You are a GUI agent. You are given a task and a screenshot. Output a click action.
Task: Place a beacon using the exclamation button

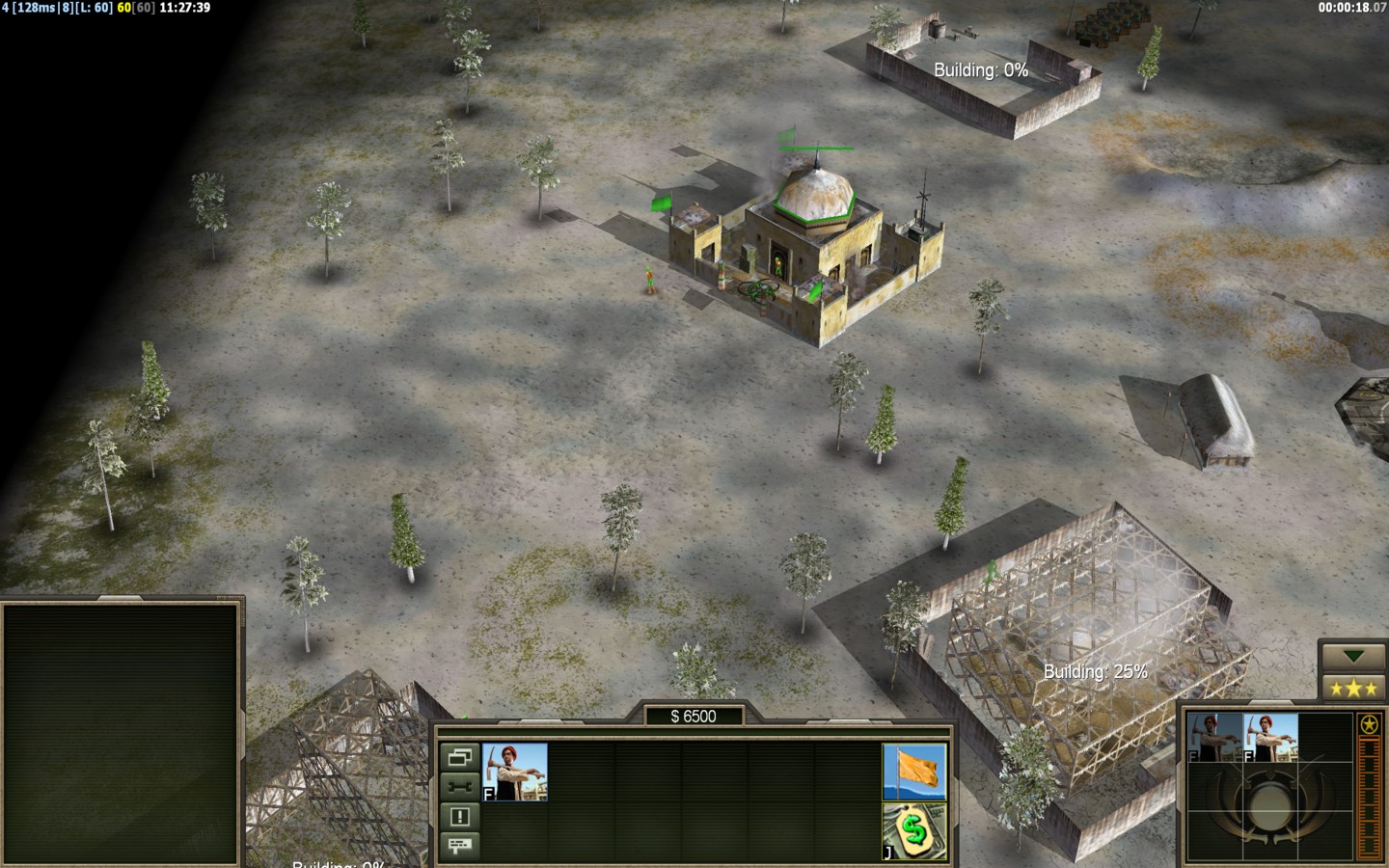point(460,817)
